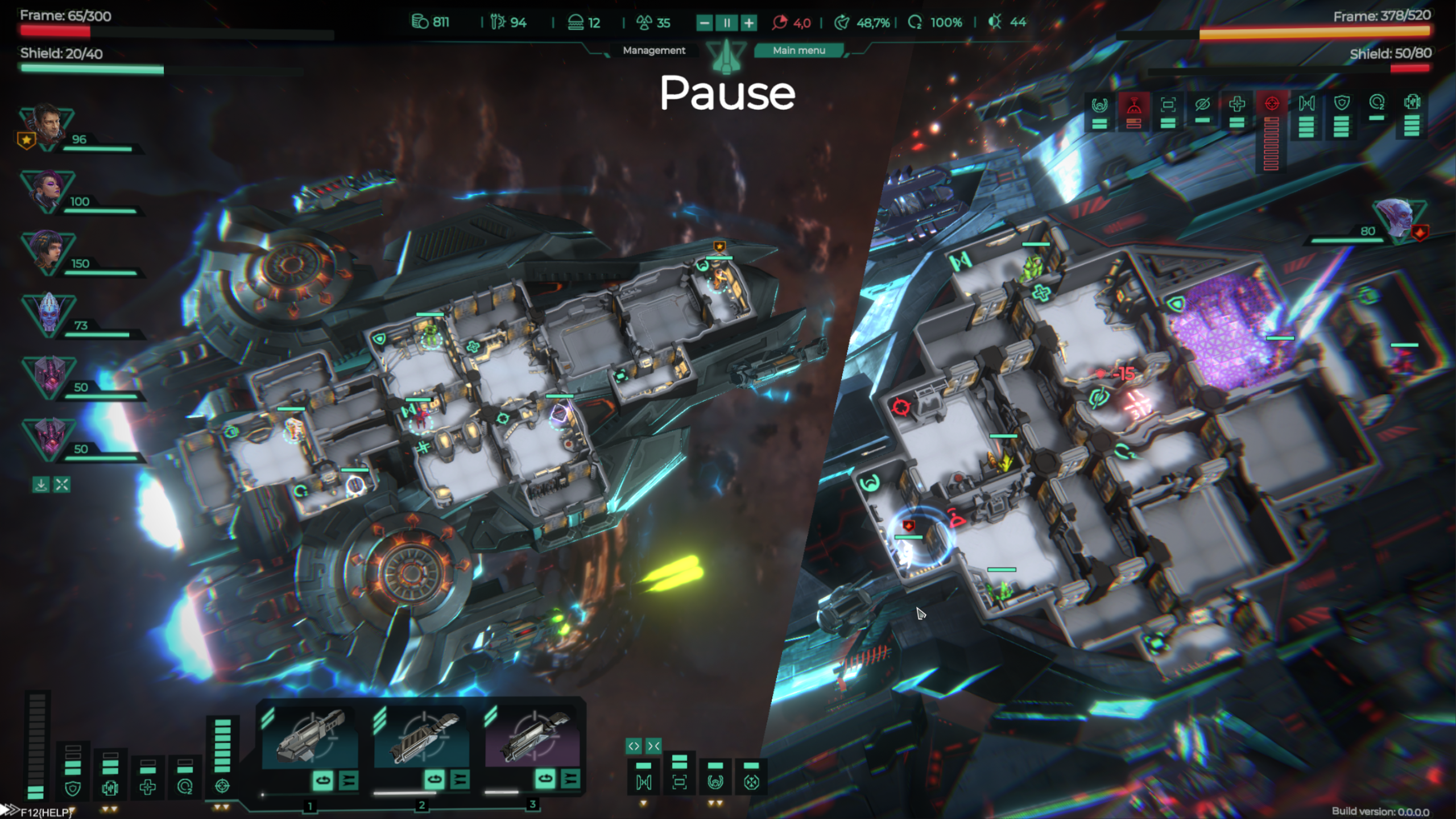Select the first weapon slot
Viewport: 1456px width, 819px height.
pyautogui.click(x=311, y=737)
